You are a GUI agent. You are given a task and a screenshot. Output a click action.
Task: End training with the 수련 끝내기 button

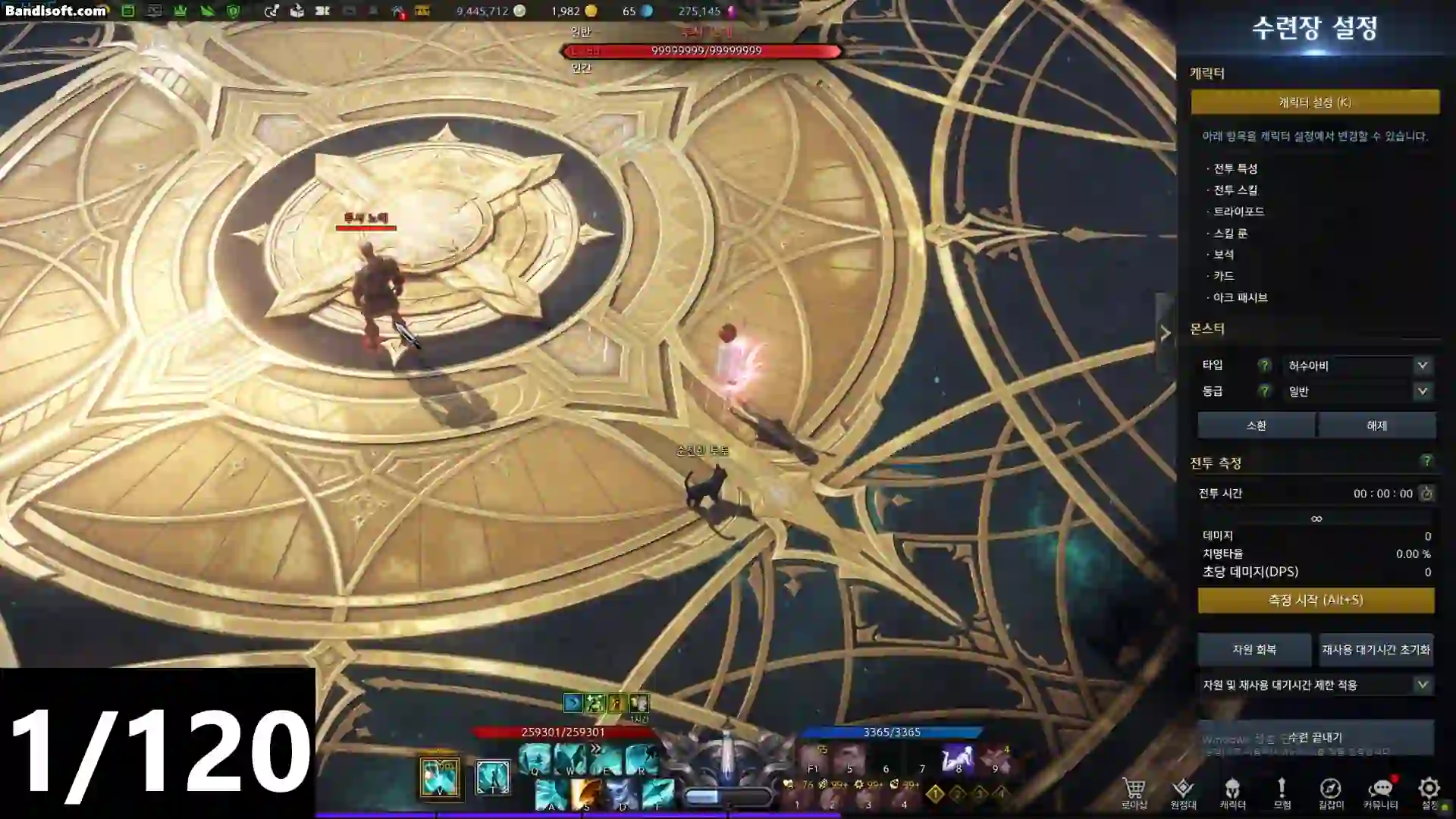(x=1315, y=737)
